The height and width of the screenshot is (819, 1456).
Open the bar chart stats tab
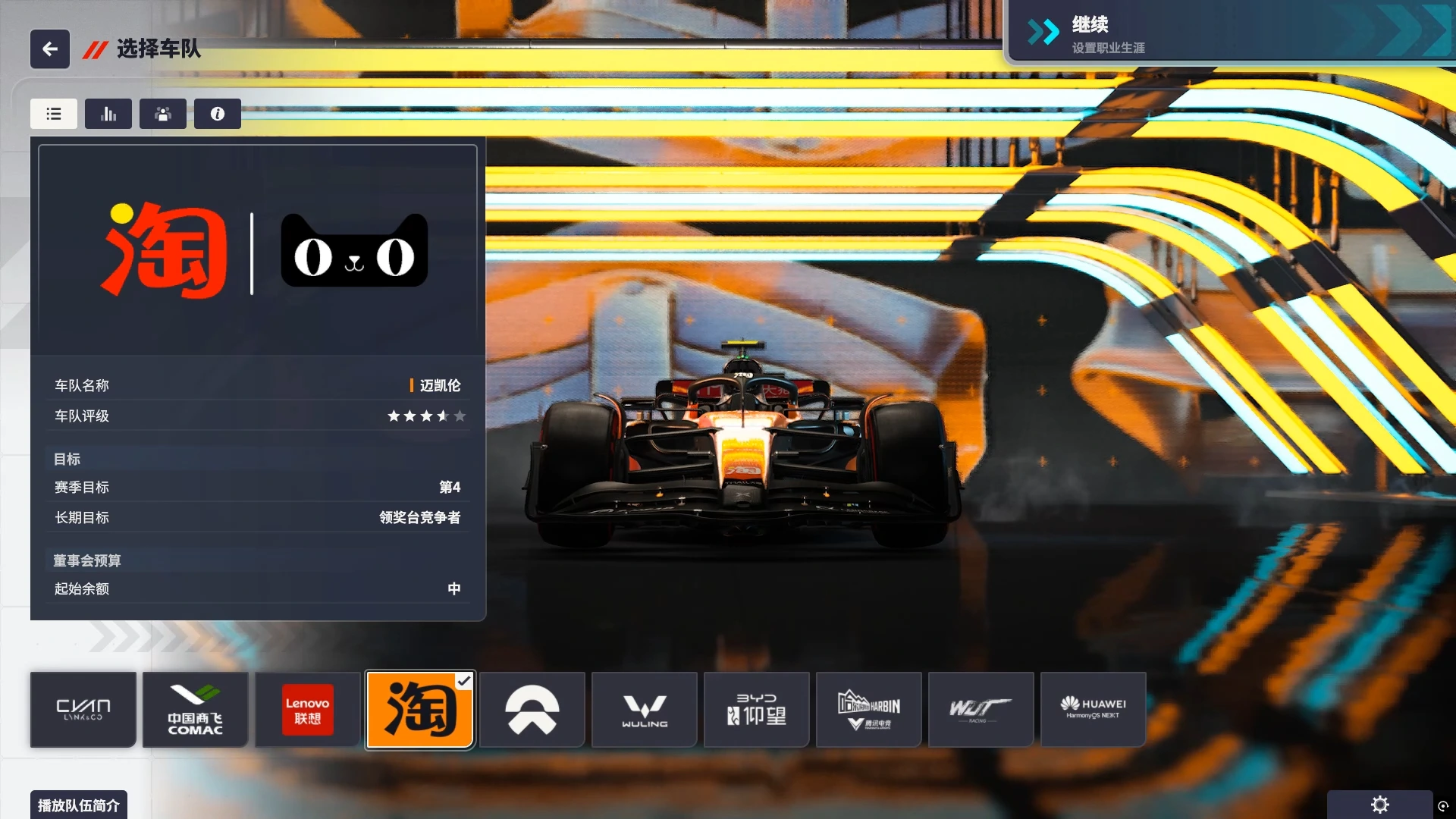108,114
